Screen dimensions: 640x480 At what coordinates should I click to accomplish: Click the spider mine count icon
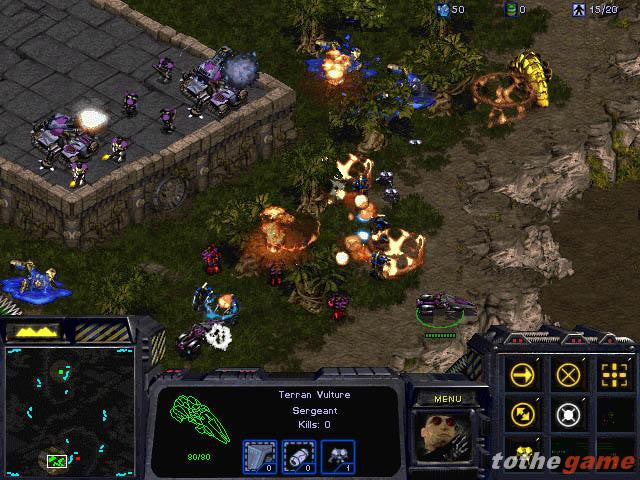click(x=338, y=454)
